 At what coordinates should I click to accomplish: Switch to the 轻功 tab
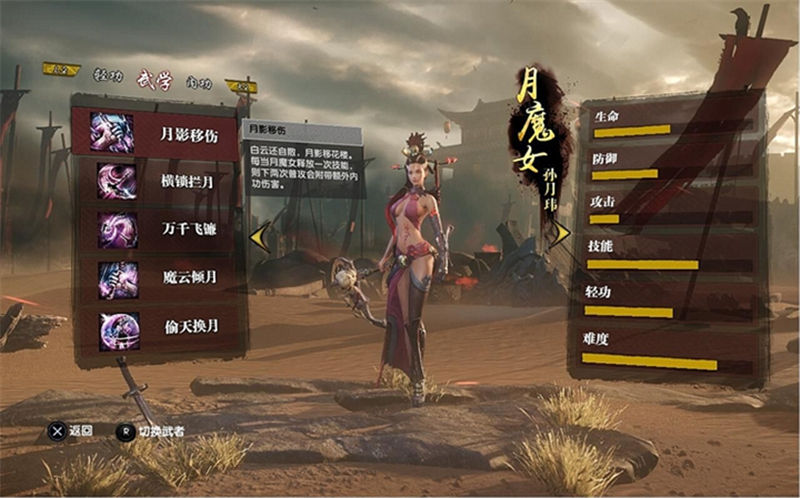click(107, 75)
